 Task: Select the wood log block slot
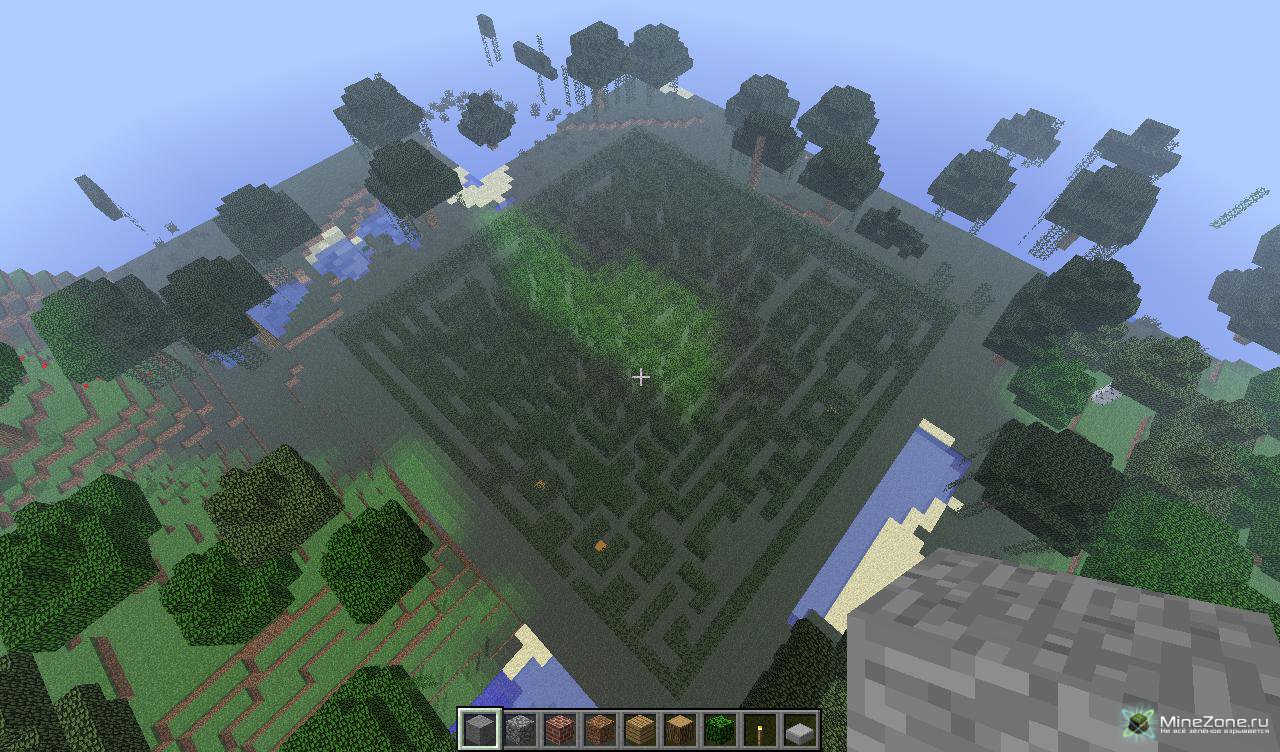(680, 729)
